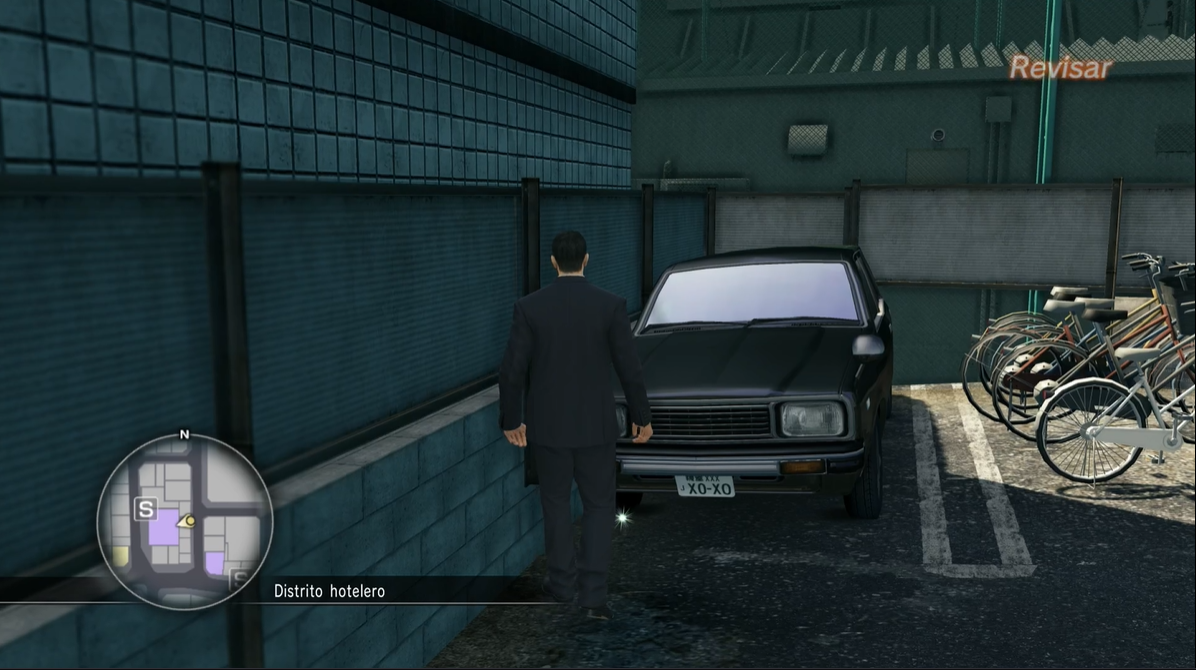The width and height of the screenshot is (1196, 670).
Task: Click the yellow player arrow on minimap
Action: tap(186, 521)
